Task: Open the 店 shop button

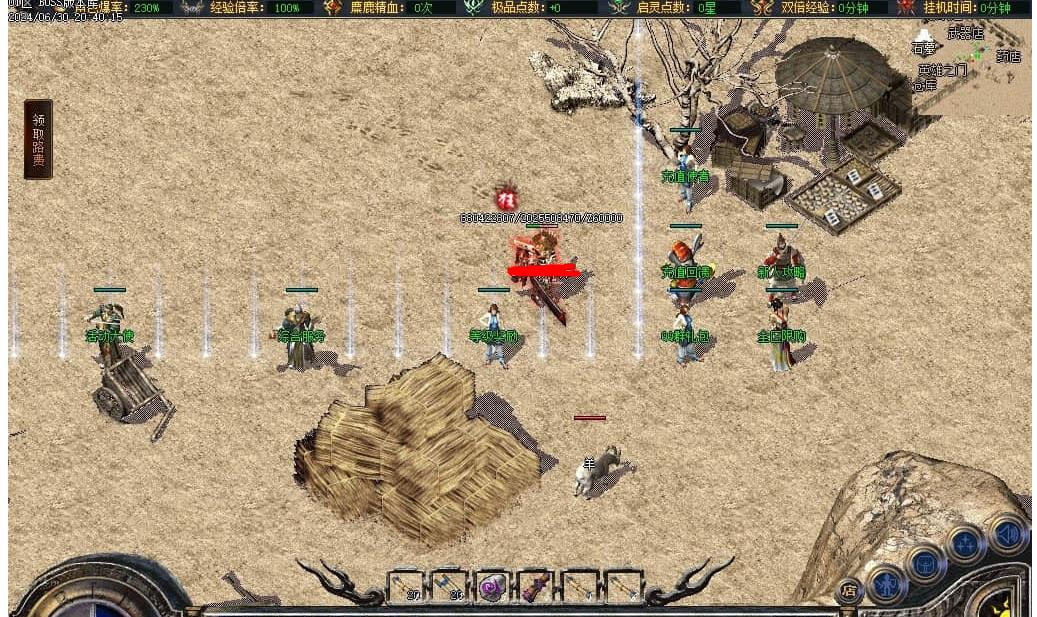Action: click(x=848, y=590)
